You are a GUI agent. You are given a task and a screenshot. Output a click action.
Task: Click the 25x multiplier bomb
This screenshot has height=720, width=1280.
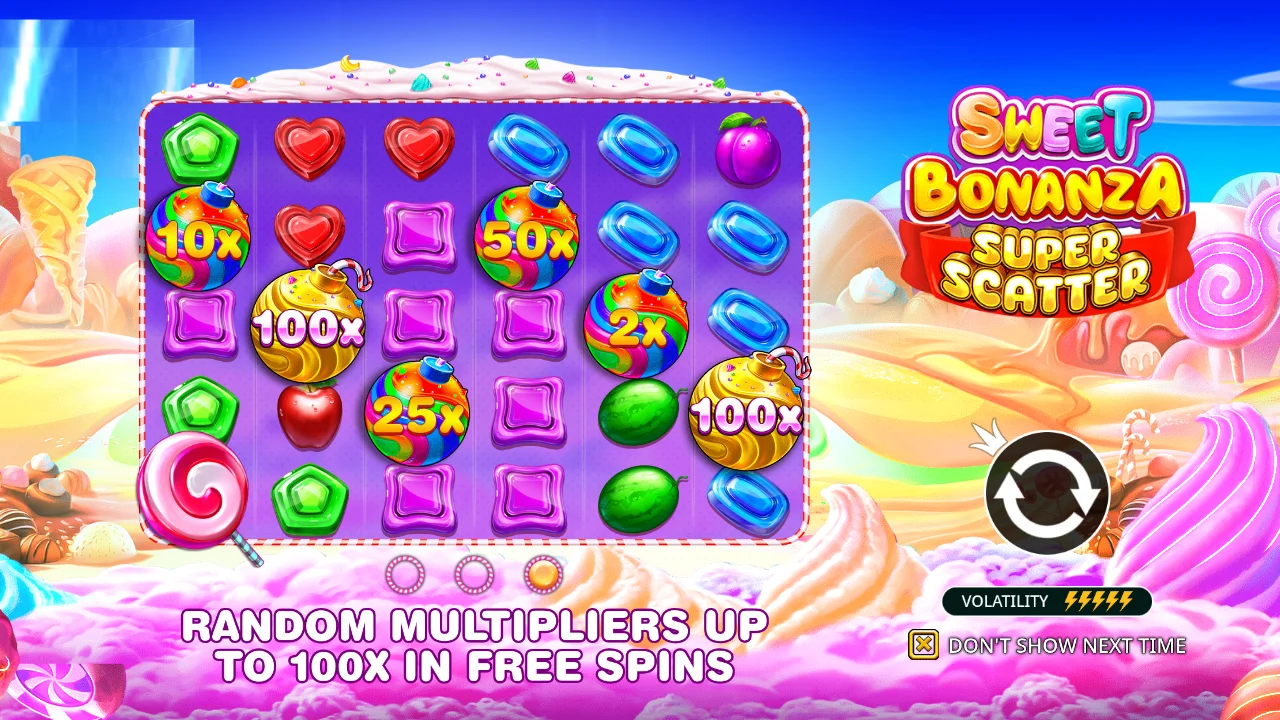coord(416,412)
